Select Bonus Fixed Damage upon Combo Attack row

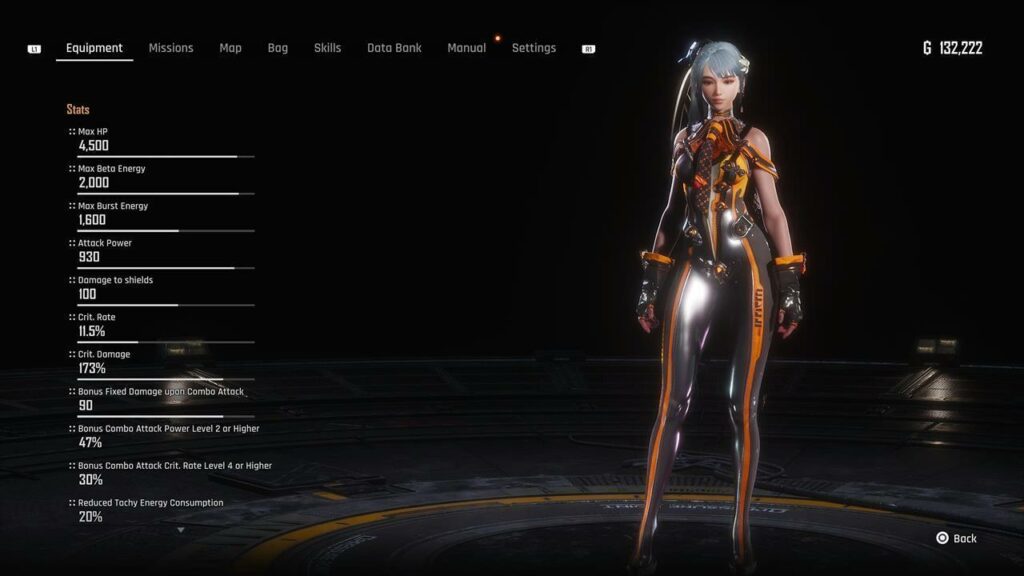pyautogui.click(x=160, y=399)
